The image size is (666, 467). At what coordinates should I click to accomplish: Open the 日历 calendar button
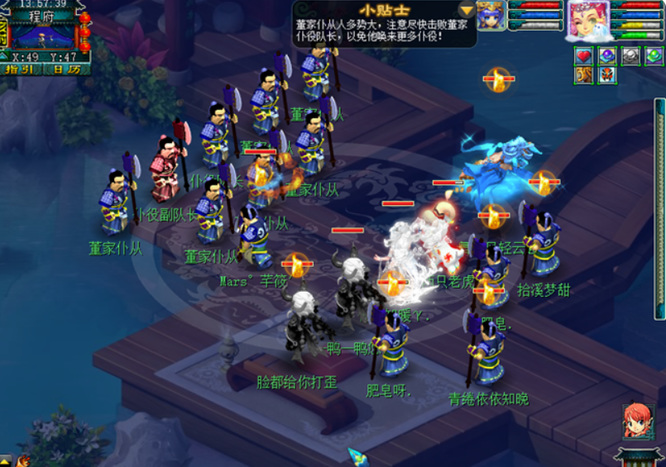(x=67, y=70)
